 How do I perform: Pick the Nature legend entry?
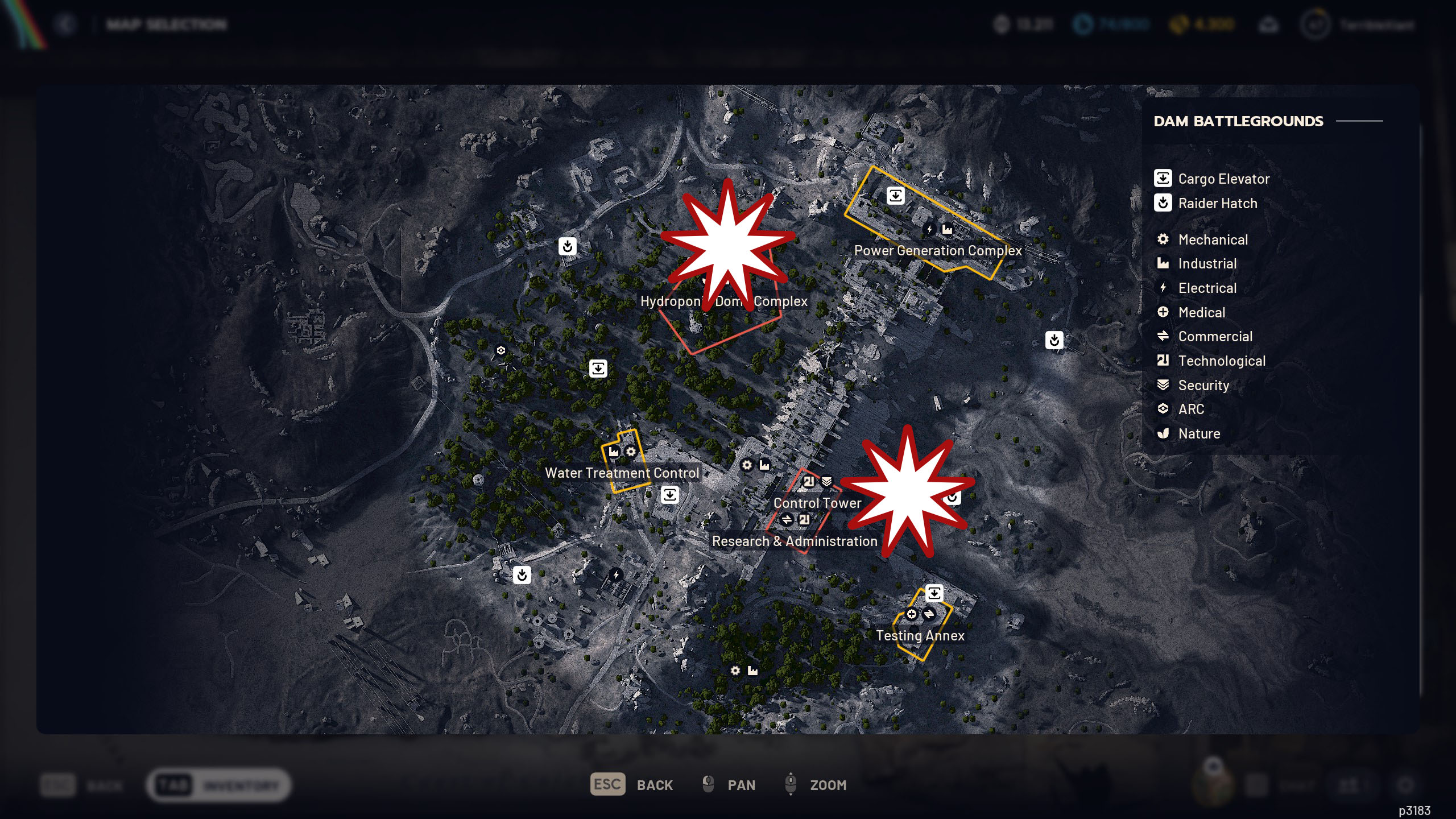pos(1198,434)
